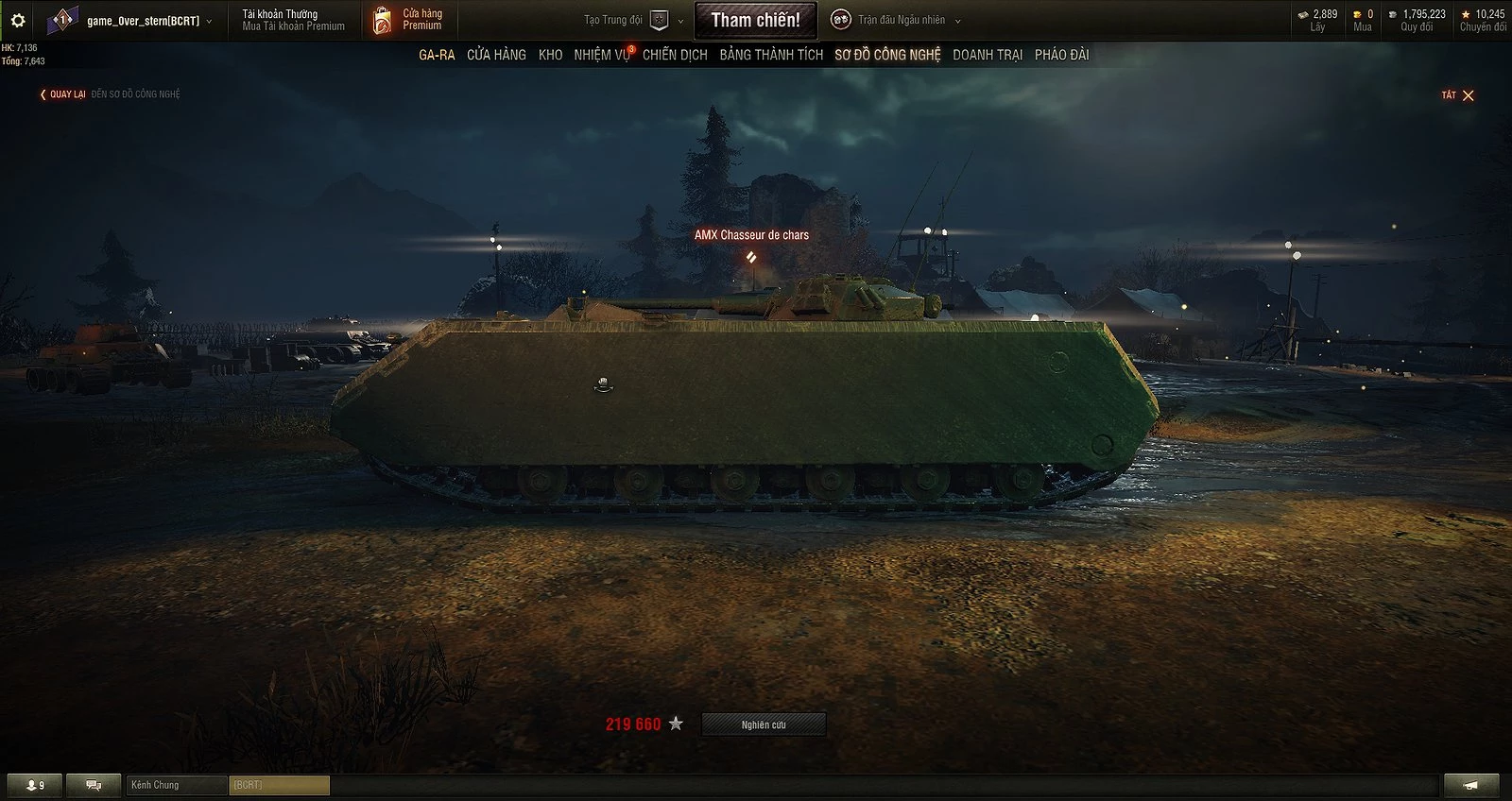Click the Nghiên cứu research button
The height and width of the screenshot is (801, 1512).
pyautogui.click(x=763, y=724)
